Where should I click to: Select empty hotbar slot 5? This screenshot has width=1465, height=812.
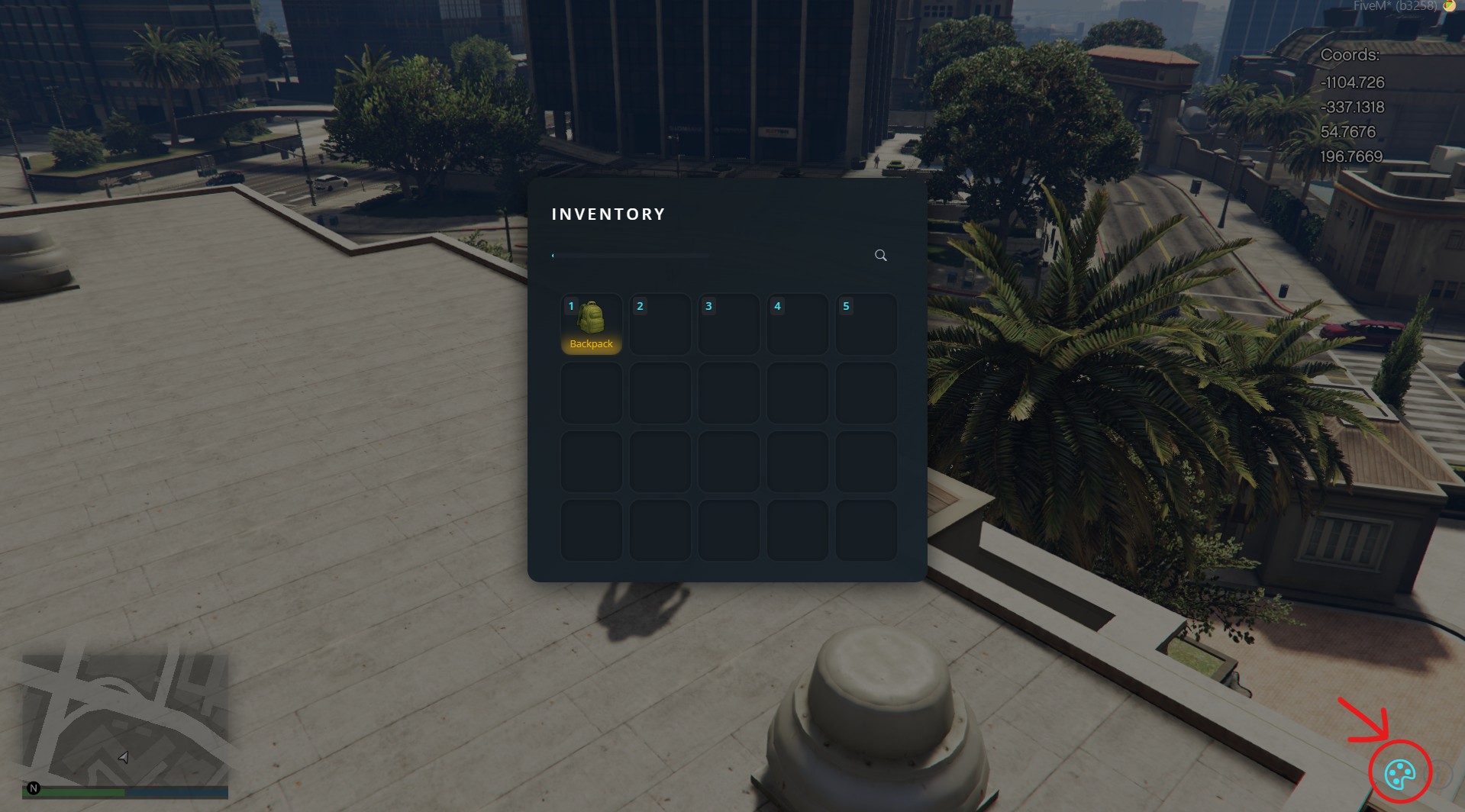[x=866, y=324]
